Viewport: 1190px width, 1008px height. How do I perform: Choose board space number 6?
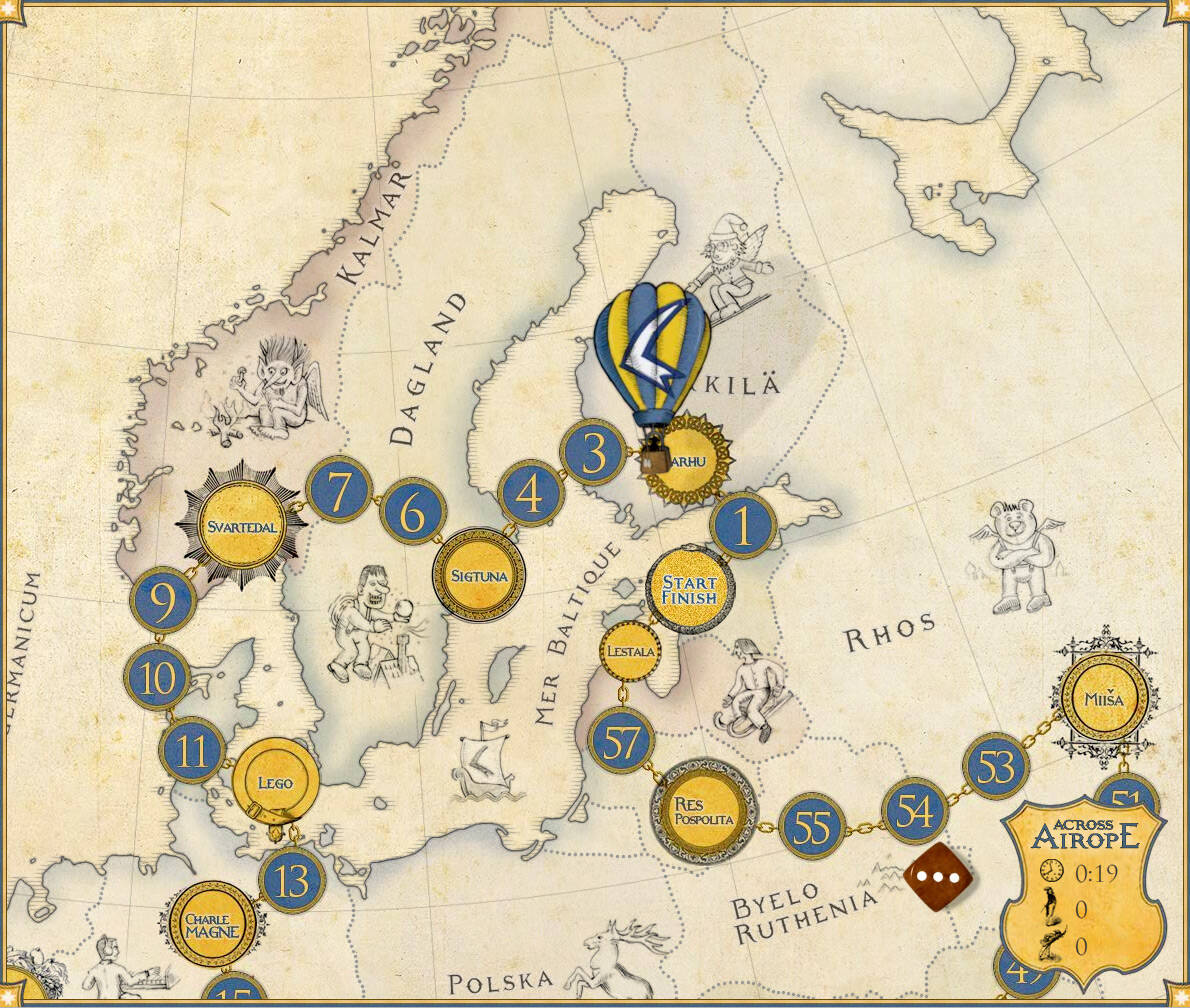[x=412, y=512]
